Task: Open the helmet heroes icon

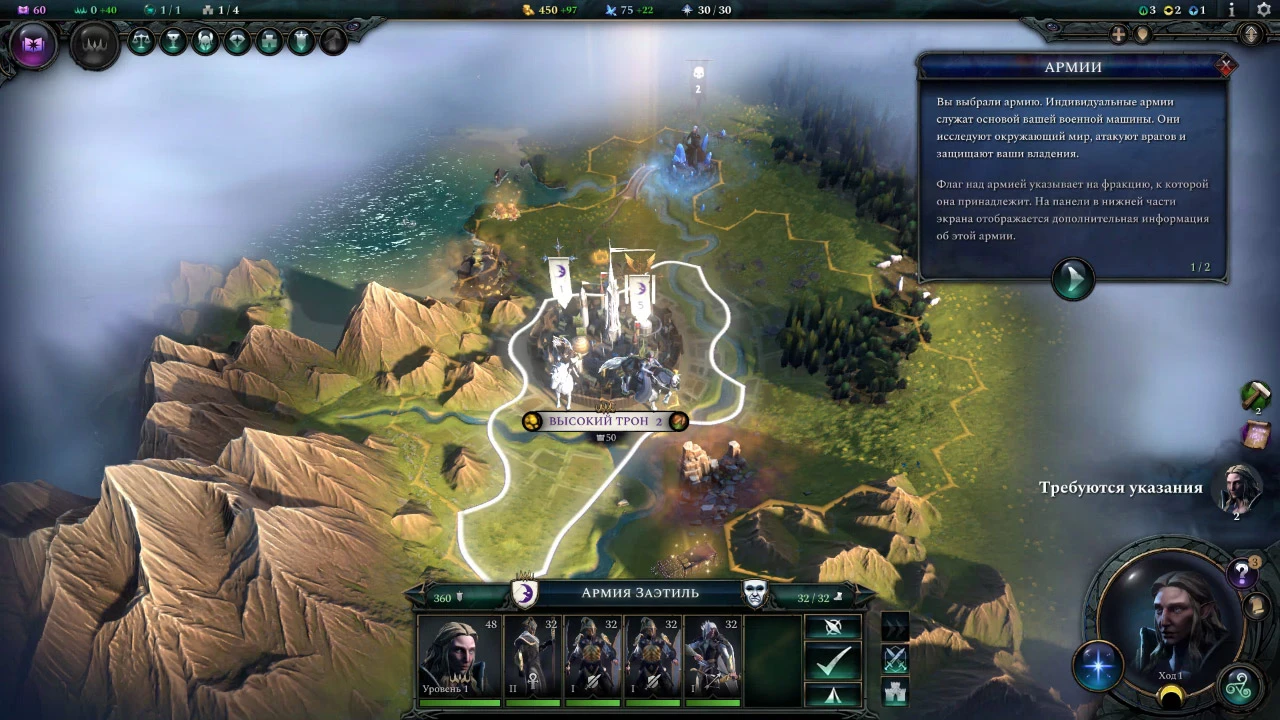Action: point(206,41)
